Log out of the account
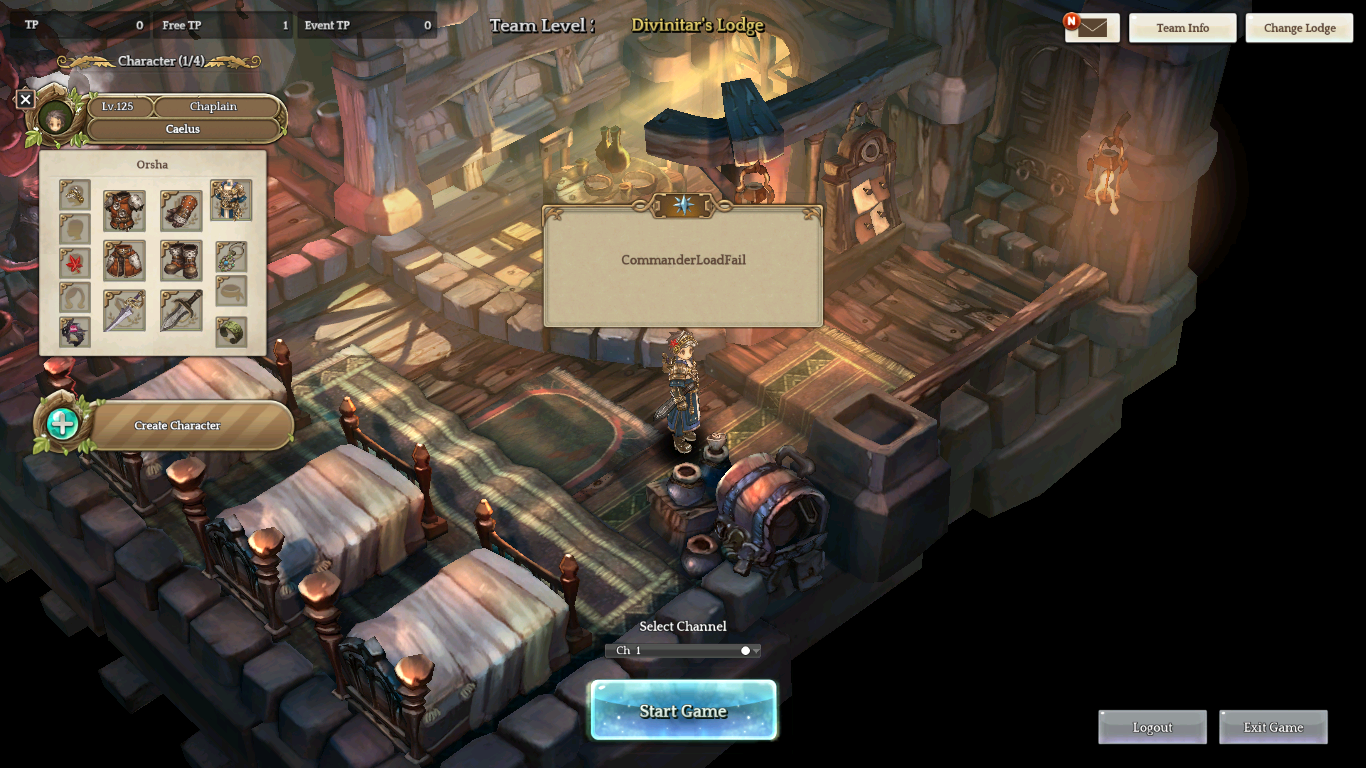The image size is (1366, 768). pos(1152,727)
